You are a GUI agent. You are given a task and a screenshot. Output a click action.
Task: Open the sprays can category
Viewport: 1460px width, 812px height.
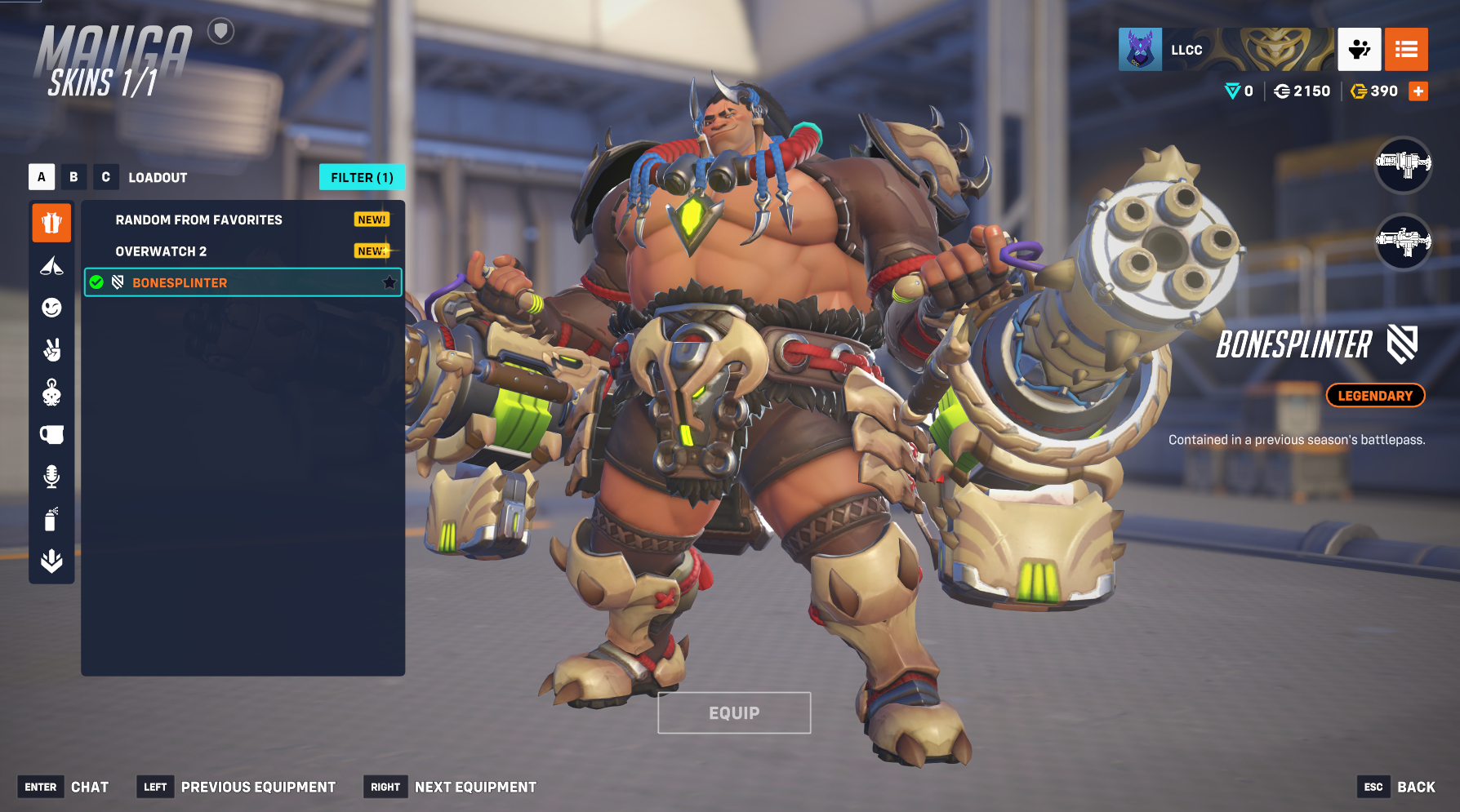tap(51, 519)
